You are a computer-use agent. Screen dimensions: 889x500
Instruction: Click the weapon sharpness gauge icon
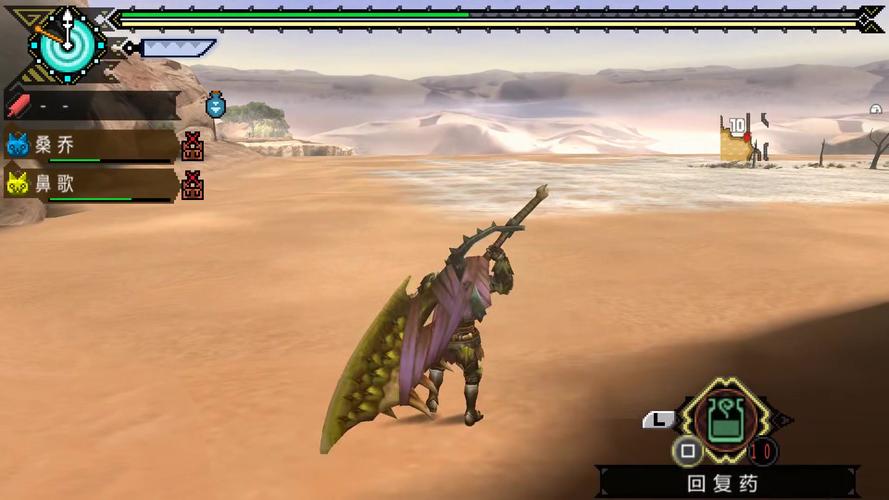(x=176, y=47)
